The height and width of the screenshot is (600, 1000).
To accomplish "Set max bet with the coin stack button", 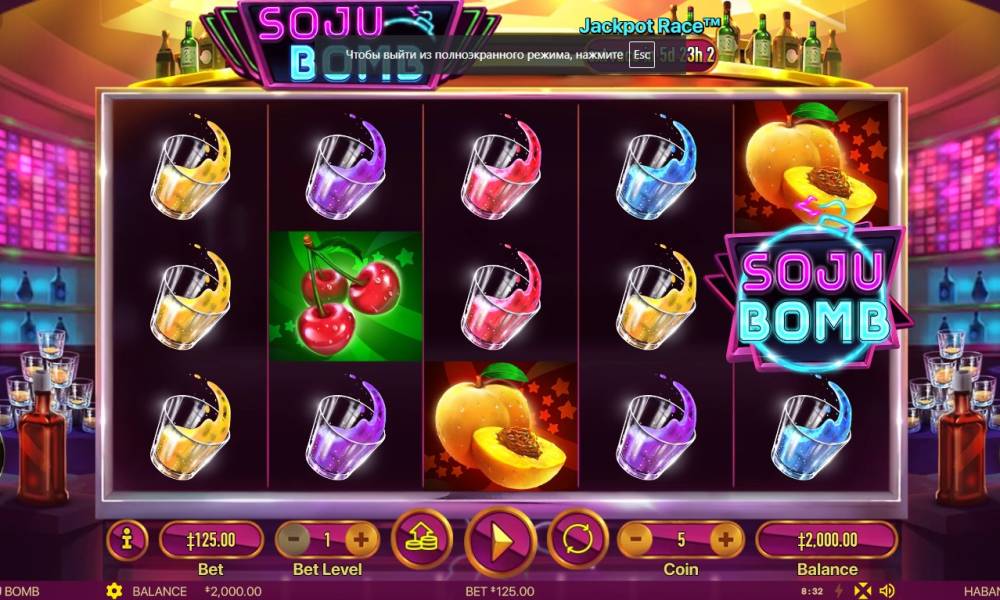I will point(420,541).
